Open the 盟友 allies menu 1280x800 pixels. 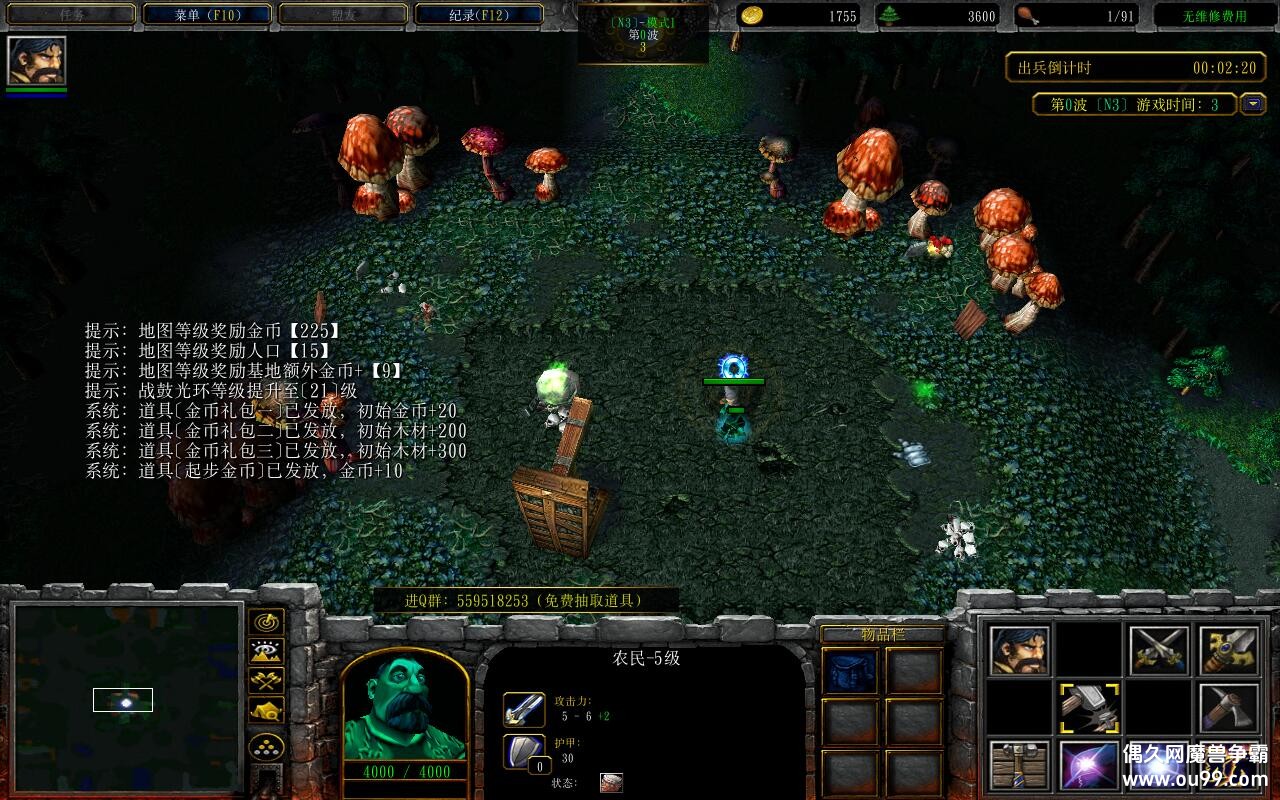[x=342, y=15]
